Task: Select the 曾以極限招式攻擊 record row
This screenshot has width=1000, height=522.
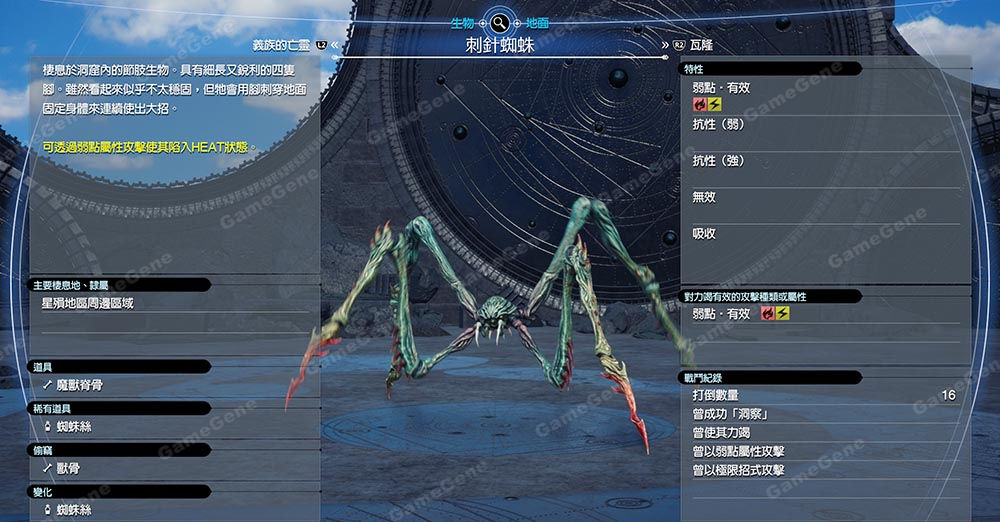Action: (824, 470)
